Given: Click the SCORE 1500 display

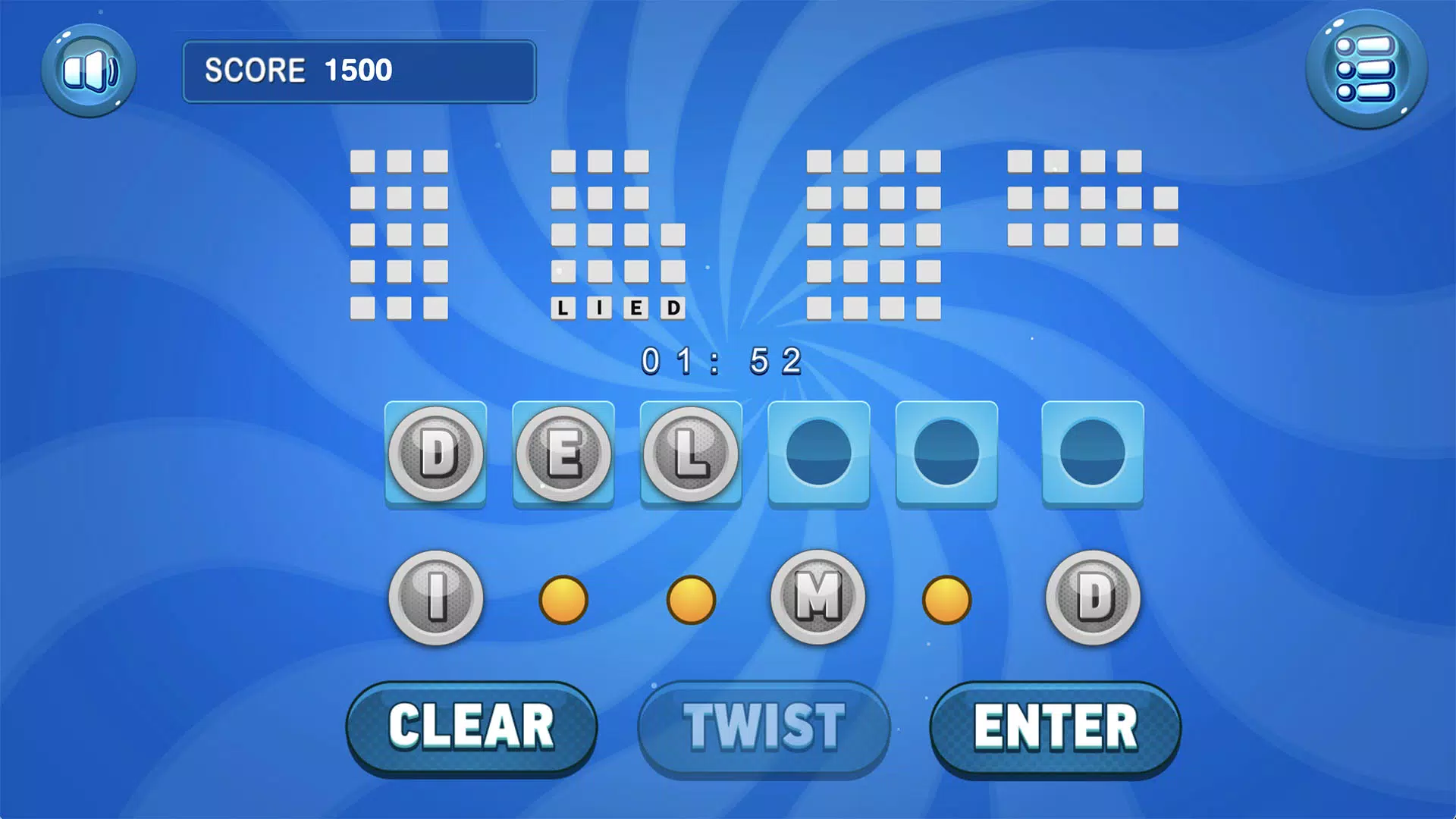Looking at the screenshot, I should click(358, 72).
